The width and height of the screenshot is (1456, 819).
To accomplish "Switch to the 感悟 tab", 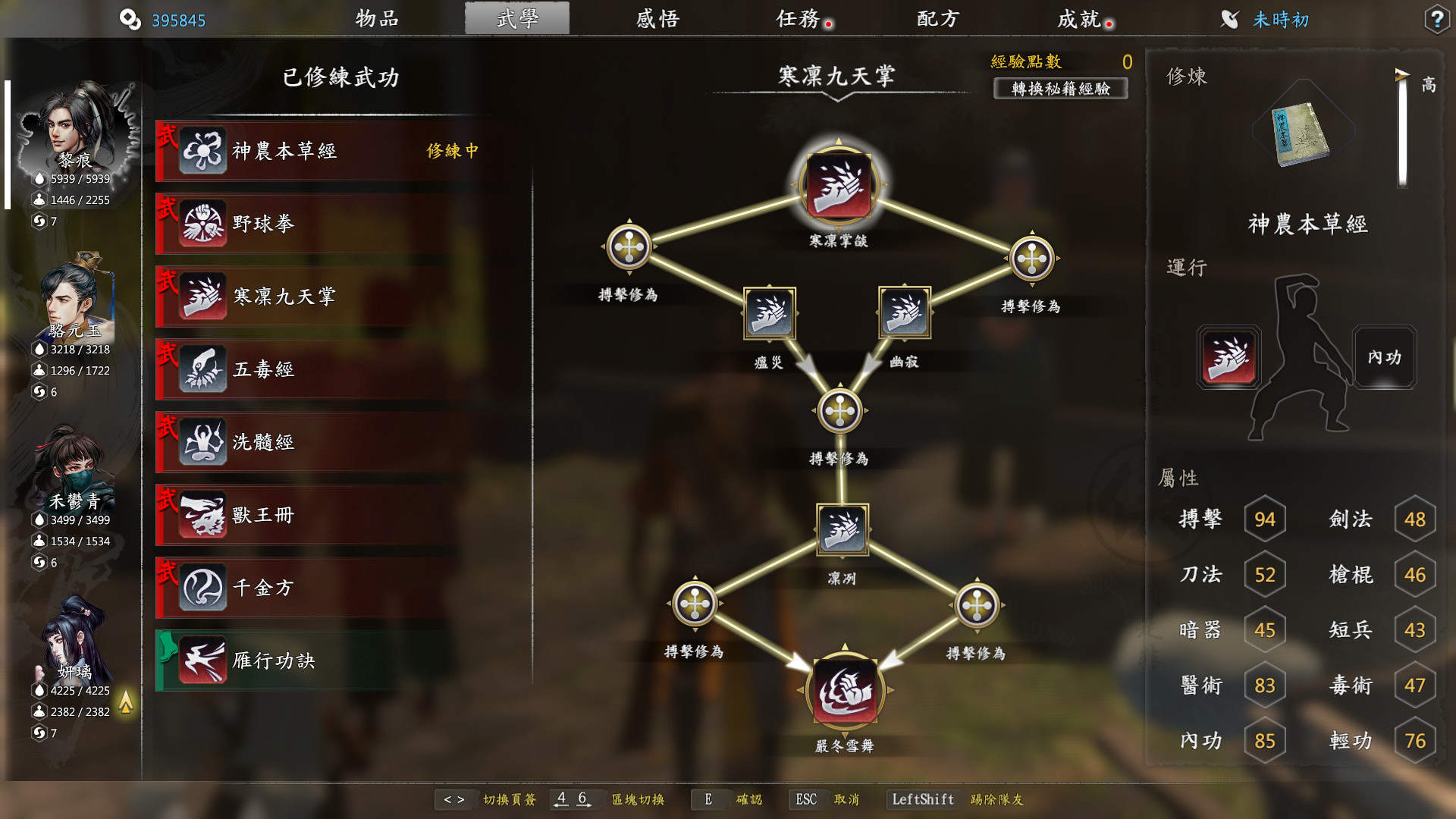I will pyautogui.click(x=657, y=19).
